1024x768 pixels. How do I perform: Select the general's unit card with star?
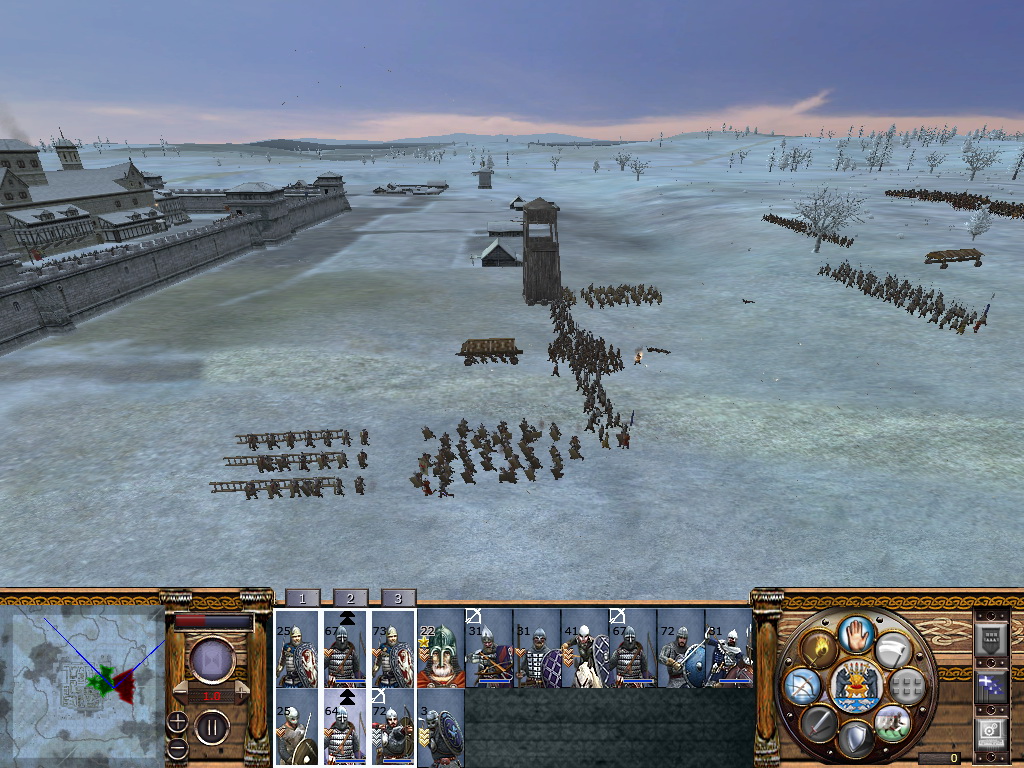tap(440, 648)
